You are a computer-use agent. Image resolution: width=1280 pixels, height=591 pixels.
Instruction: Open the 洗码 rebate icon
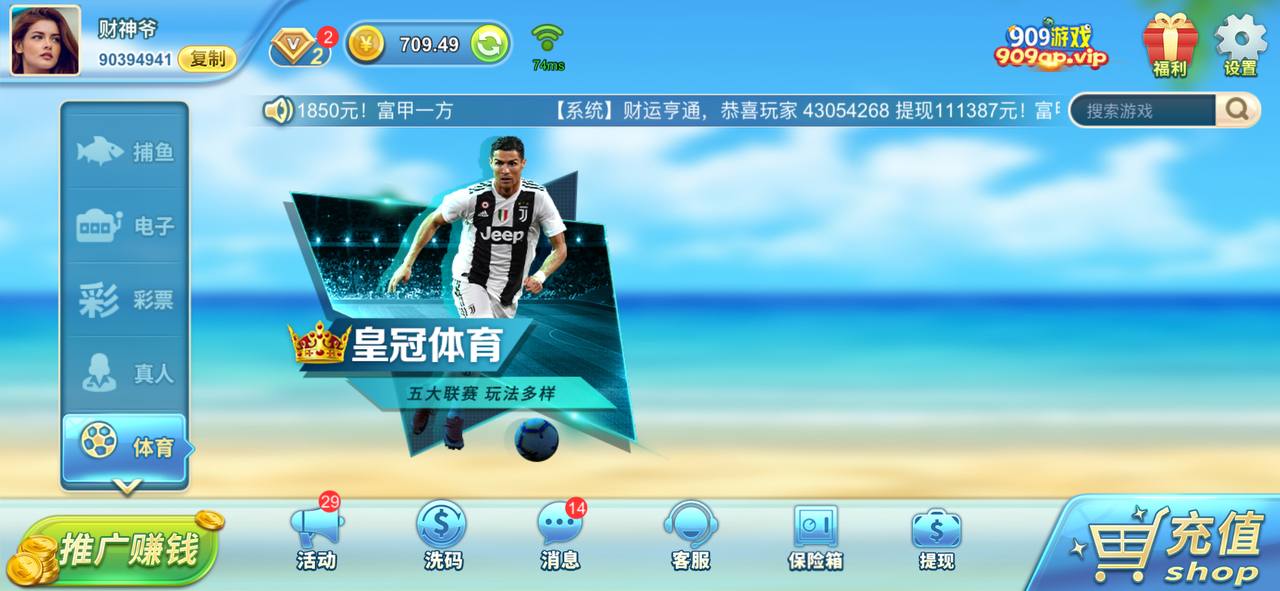point(442,537)
